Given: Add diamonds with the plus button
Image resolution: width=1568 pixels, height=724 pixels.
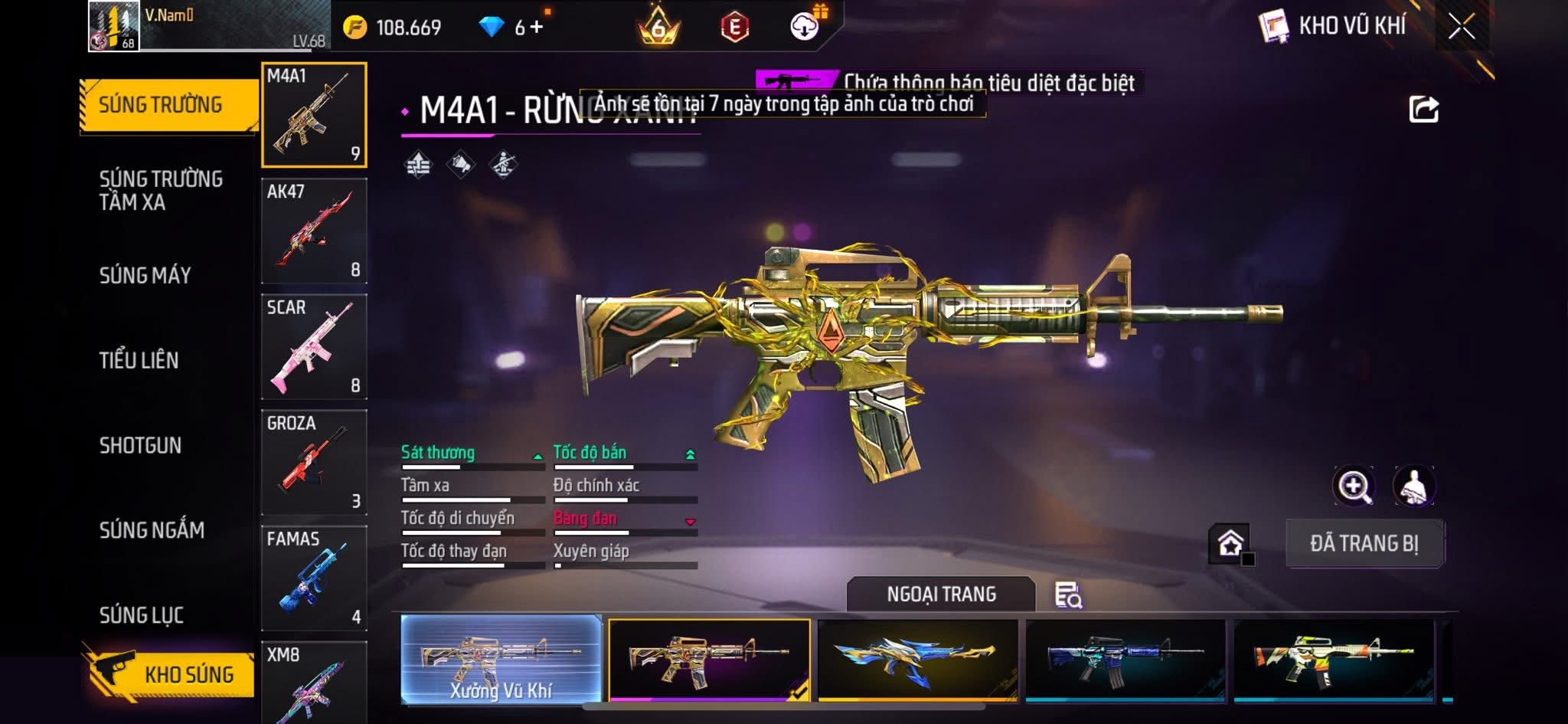Looking at the screenshot, I should (x=537, y=28).
